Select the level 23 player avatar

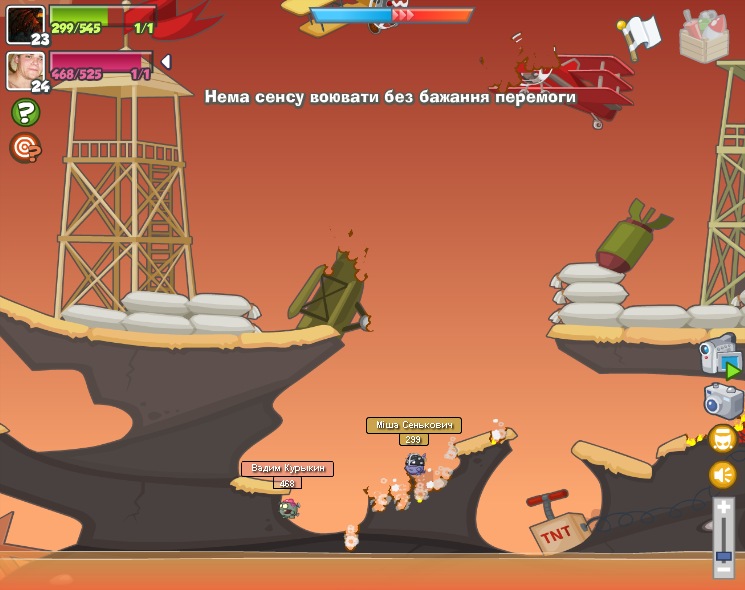[25, 24]
